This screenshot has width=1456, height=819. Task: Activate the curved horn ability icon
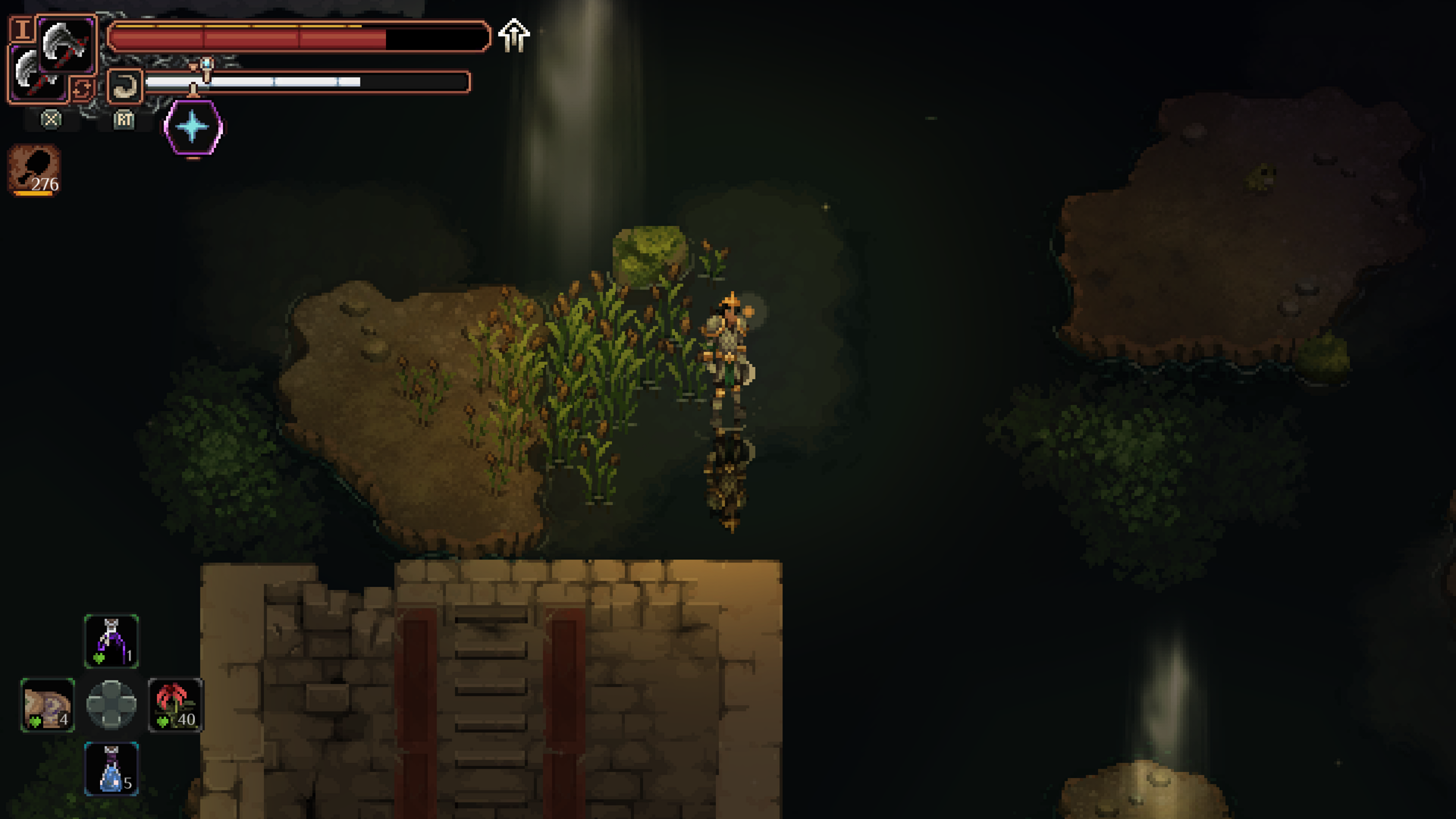click(x=124, y=86)
